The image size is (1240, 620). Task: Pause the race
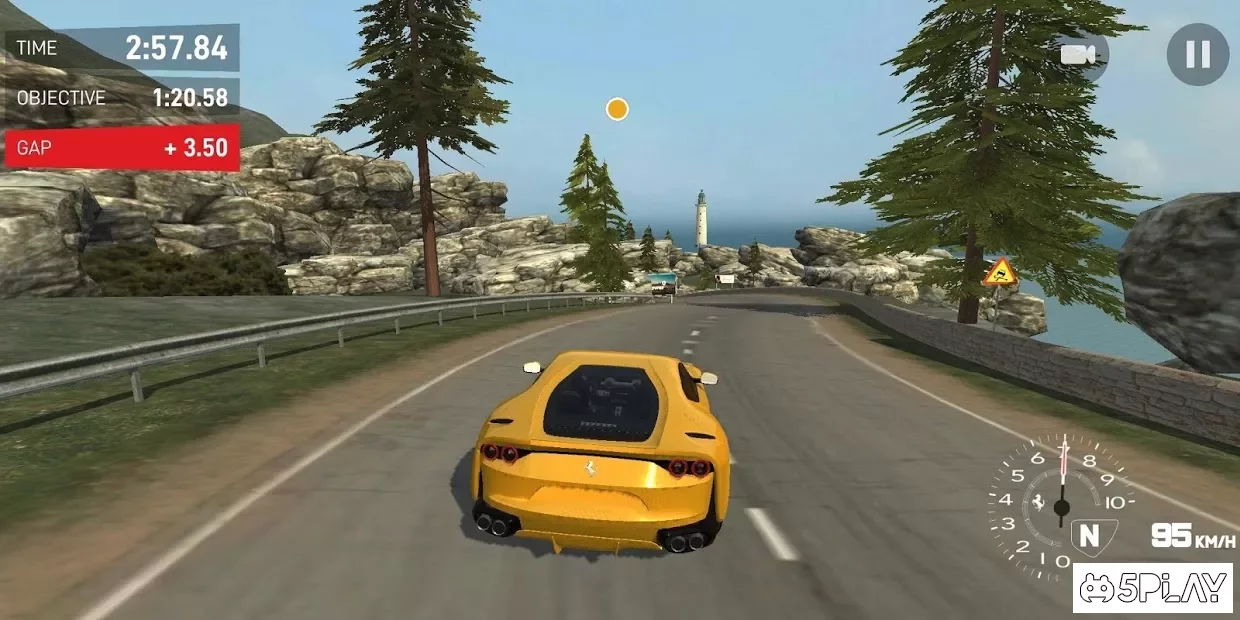click(x=1197, y=54)
